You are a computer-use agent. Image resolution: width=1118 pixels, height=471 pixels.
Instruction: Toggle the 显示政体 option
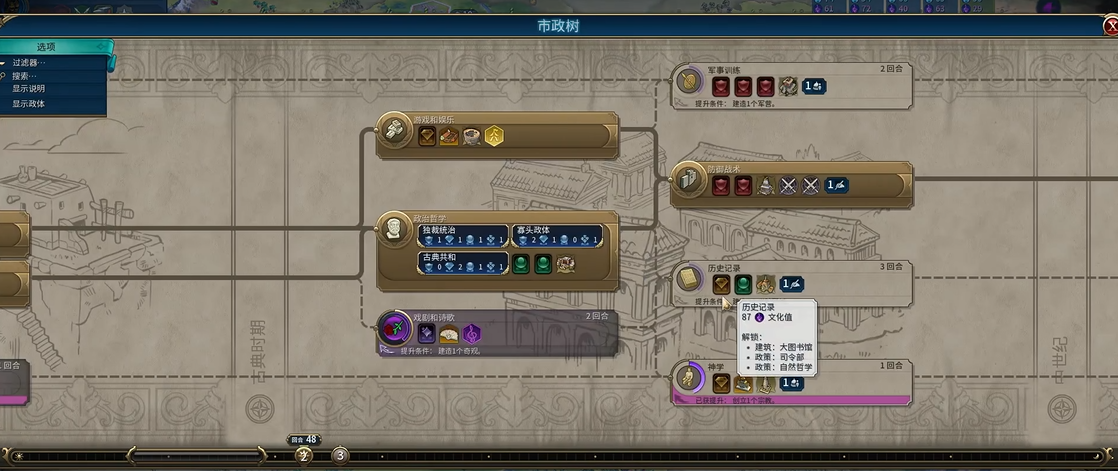tap(28, 103)
